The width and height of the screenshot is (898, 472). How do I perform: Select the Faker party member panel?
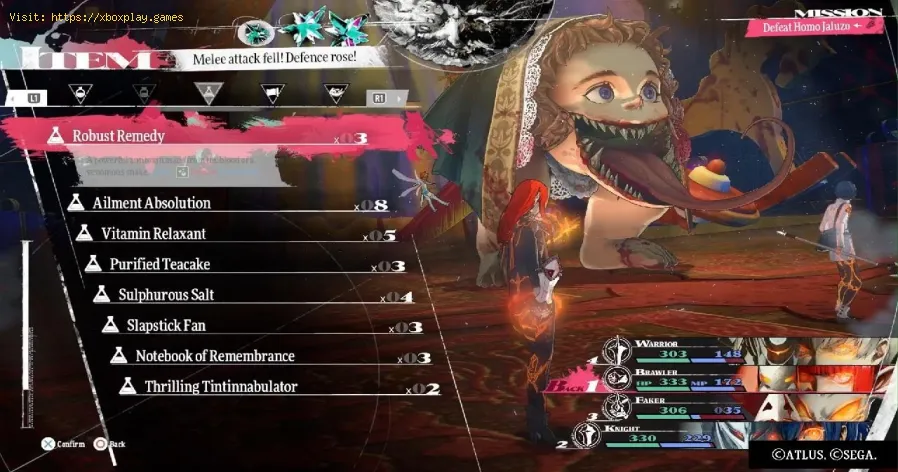coord(682,408)
